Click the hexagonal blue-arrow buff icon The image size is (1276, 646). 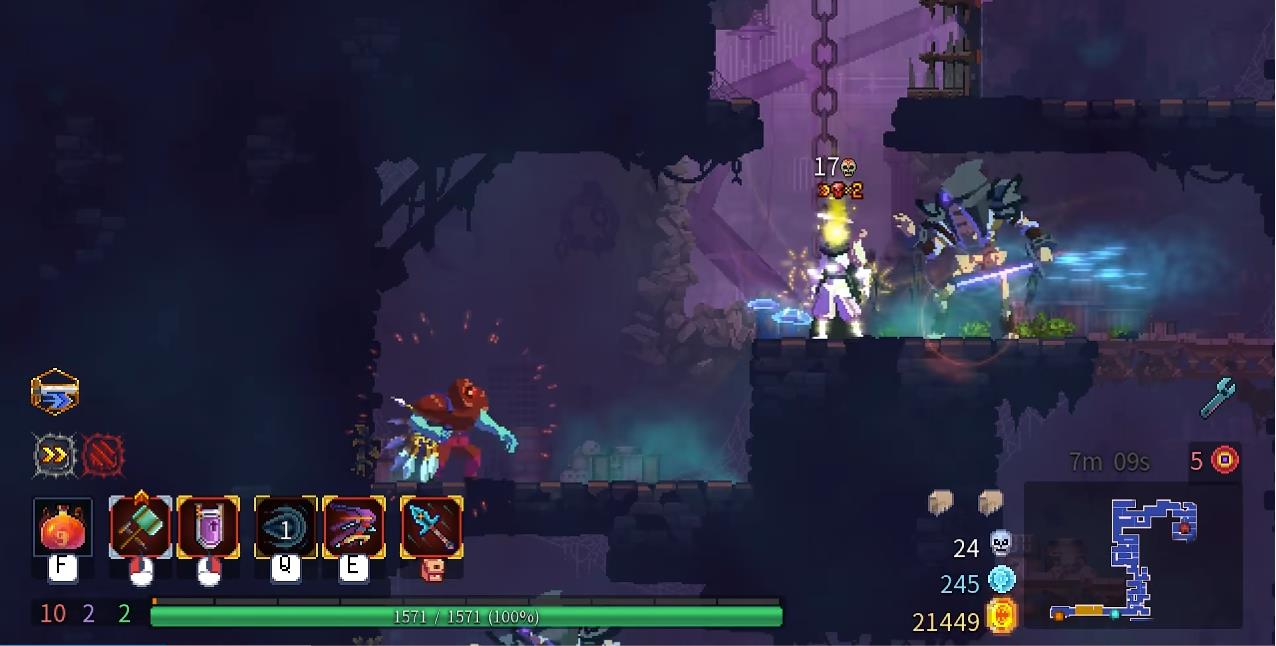point(55,392)
